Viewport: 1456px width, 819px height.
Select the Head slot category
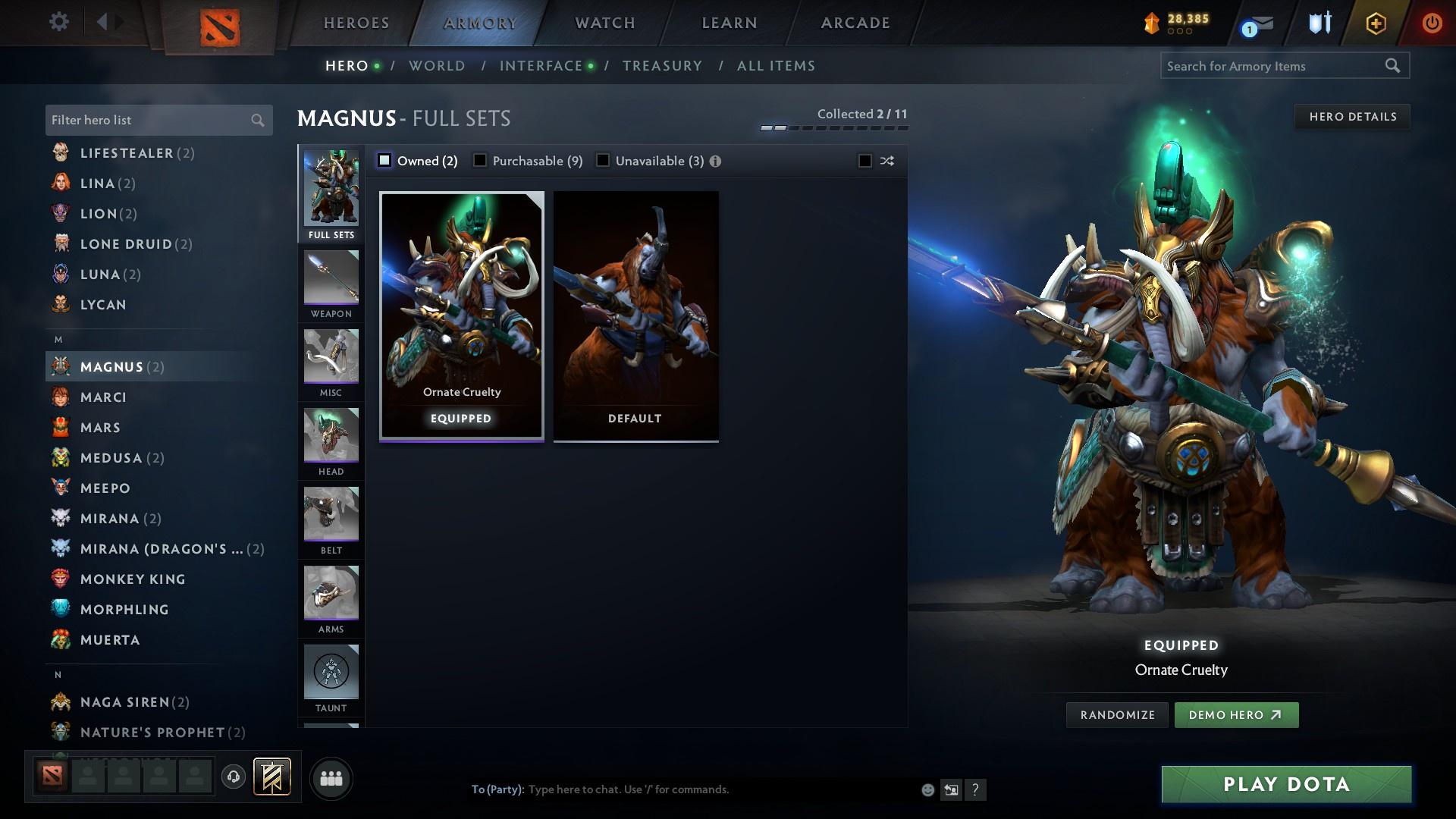pyautogui.click(x=331, y=440)
